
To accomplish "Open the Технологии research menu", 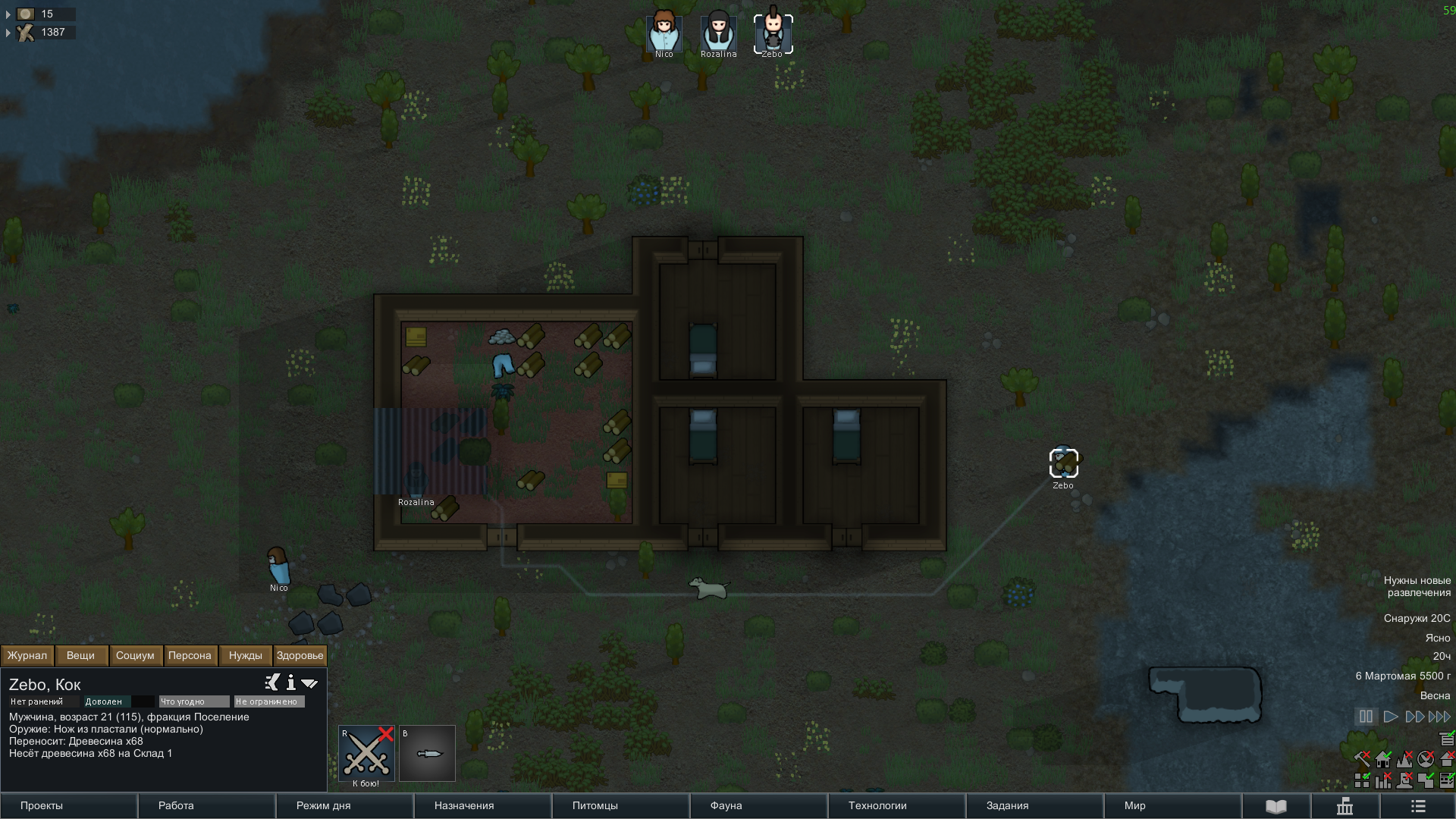I will point(896,805).
